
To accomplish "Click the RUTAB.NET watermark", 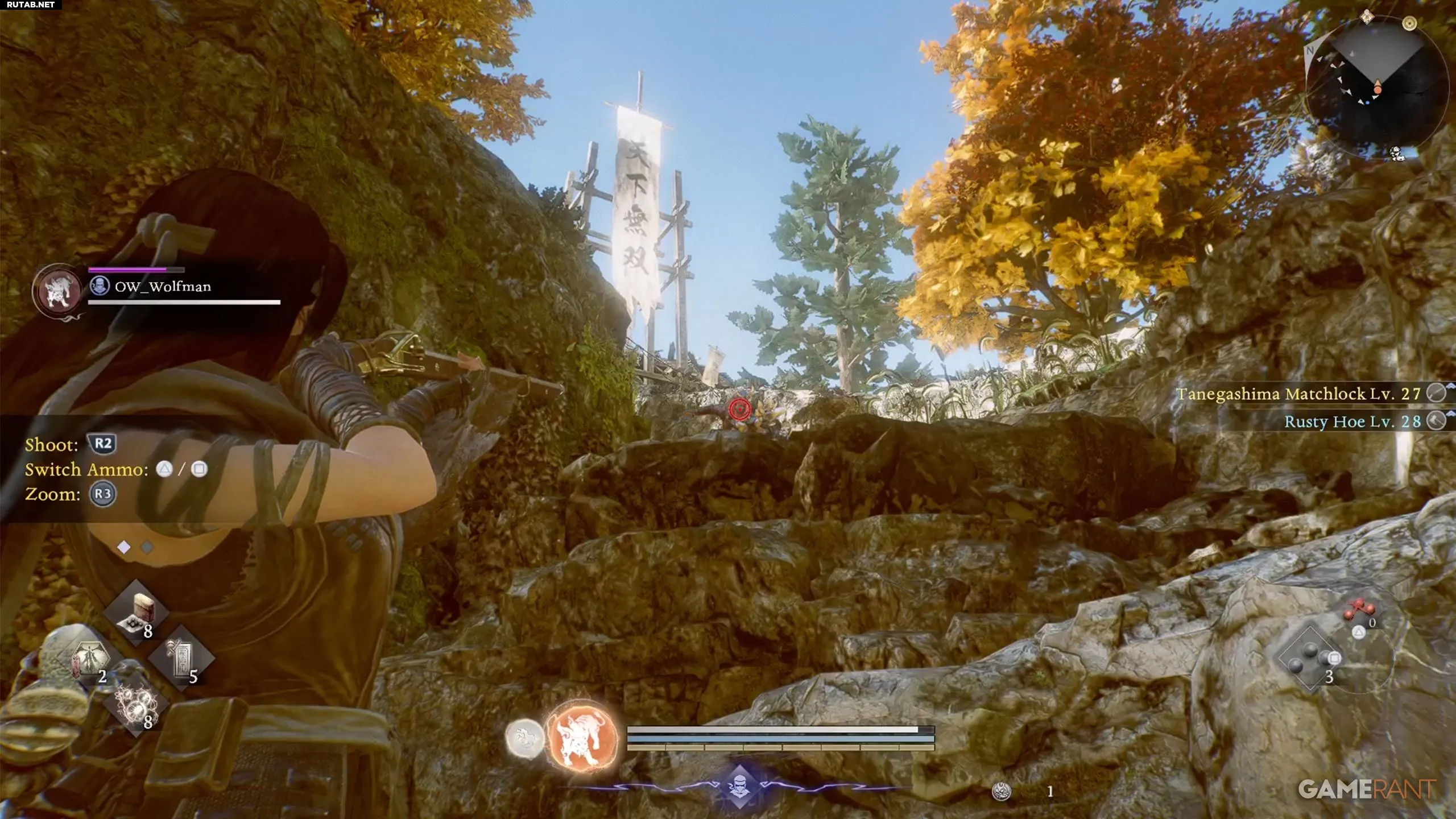I will pos(31,5).
